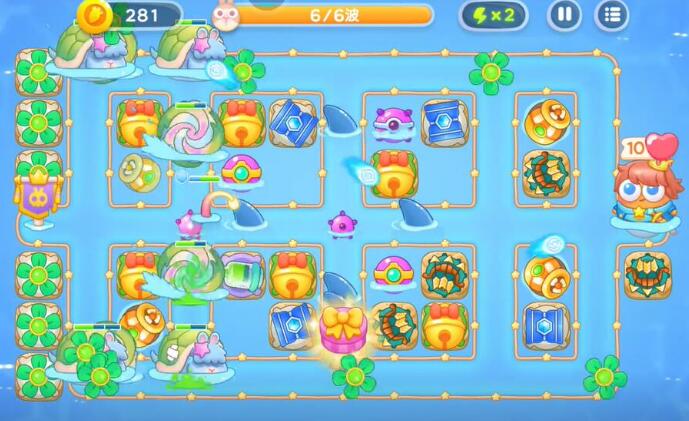Image resolution: width=689 pixels, height=421 pixels.
Task: Open the list menu button
Action: tap(612, 15)
